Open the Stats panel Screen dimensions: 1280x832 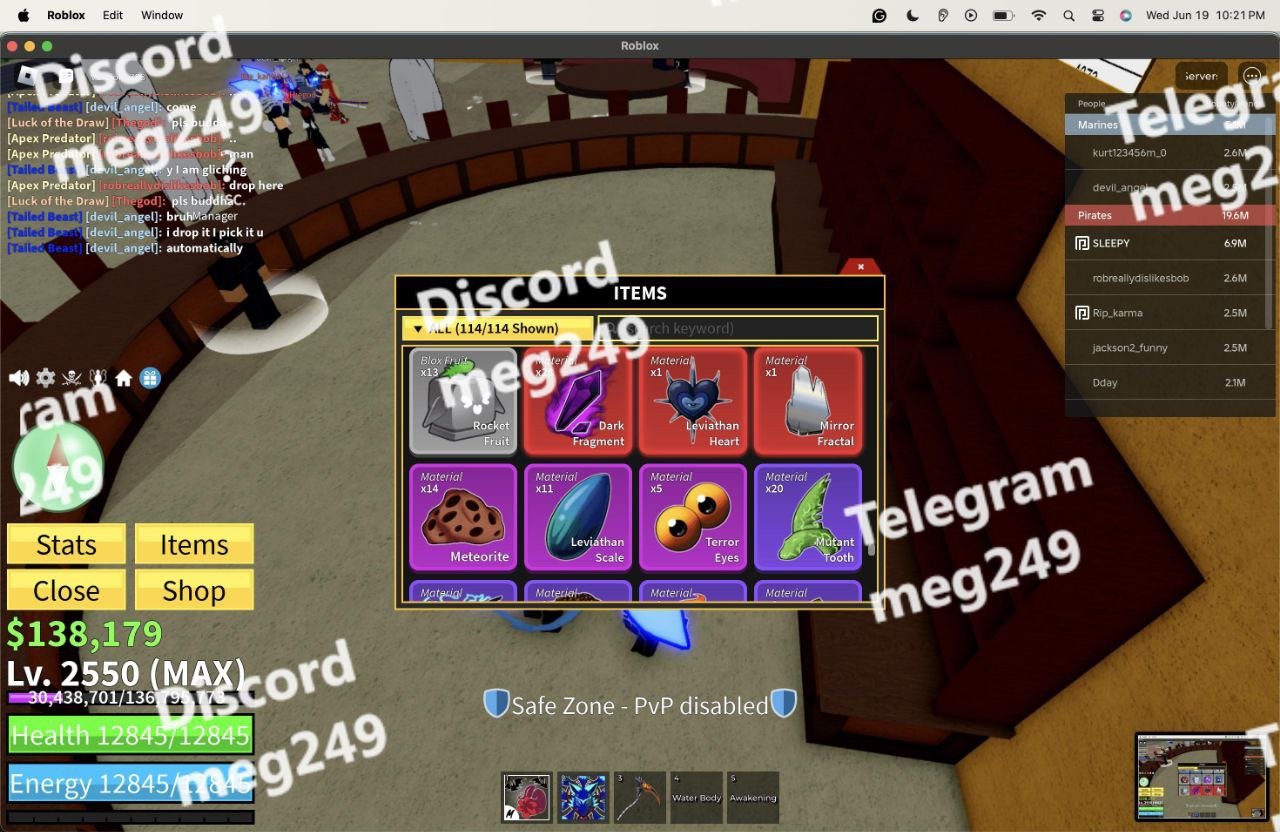pos(66,544)
